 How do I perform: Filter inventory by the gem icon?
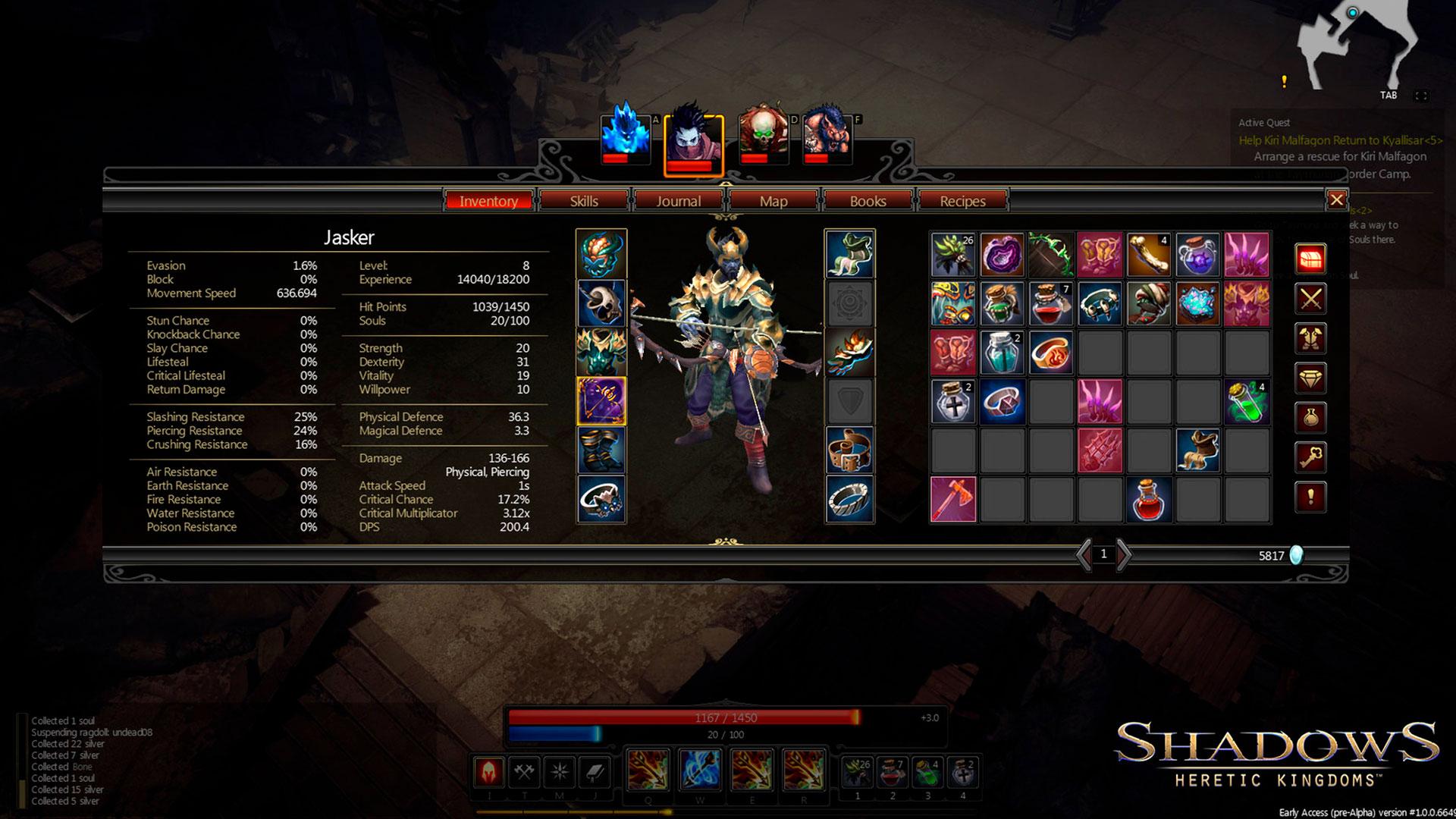[1310, 378]
